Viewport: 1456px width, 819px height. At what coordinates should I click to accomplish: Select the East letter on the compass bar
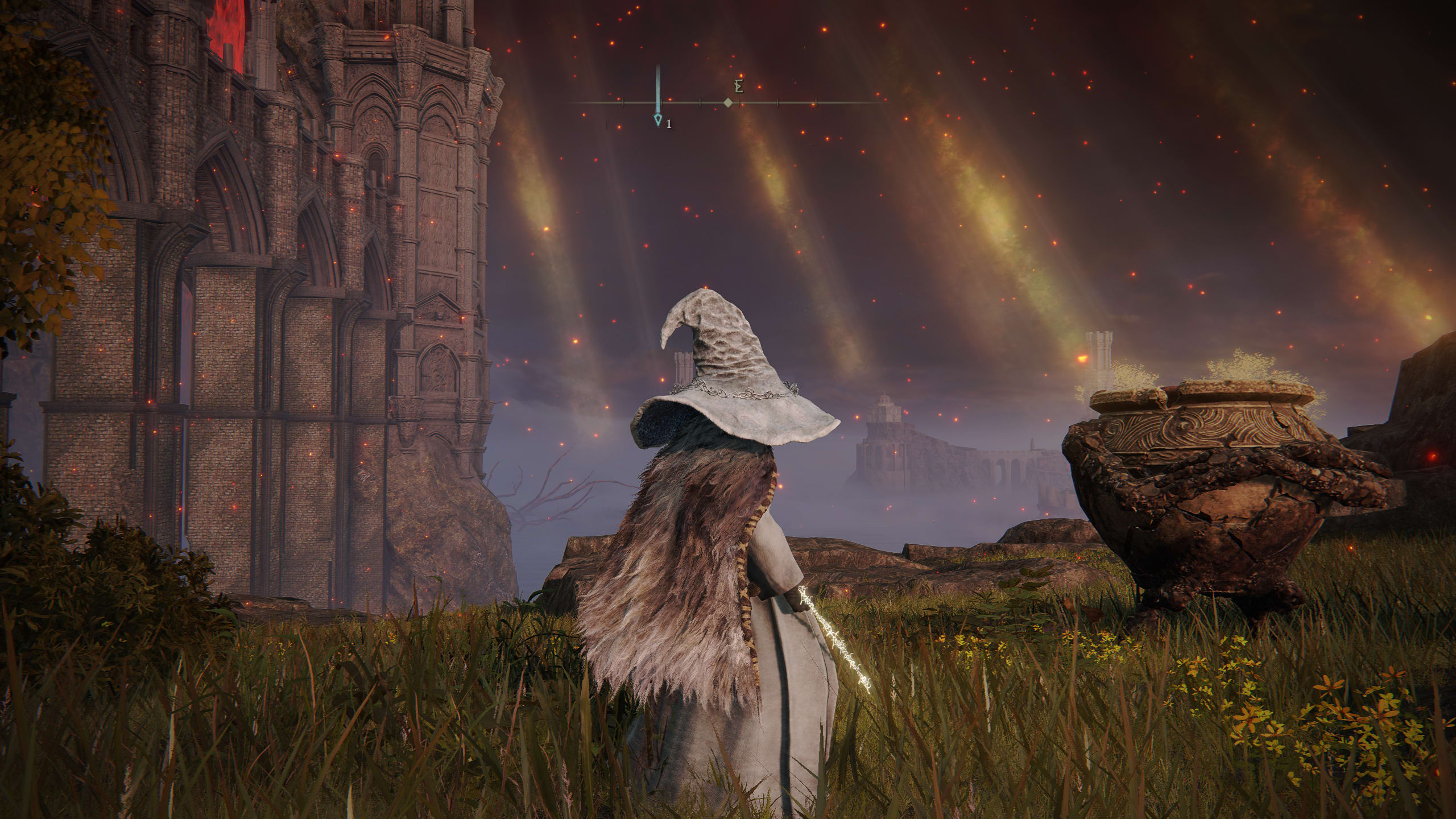click(739, 86)
